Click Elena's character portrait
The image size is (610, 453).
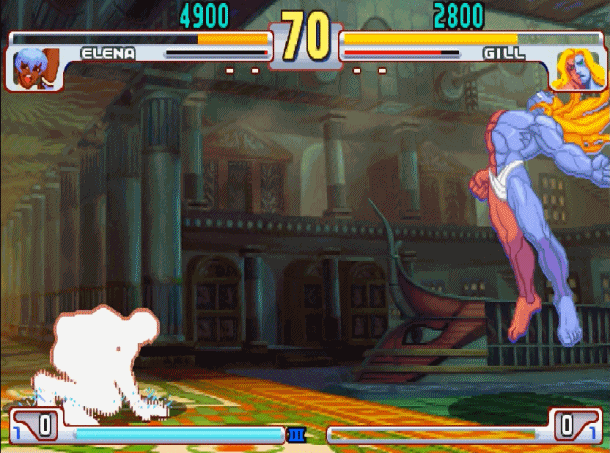[36, 67]
